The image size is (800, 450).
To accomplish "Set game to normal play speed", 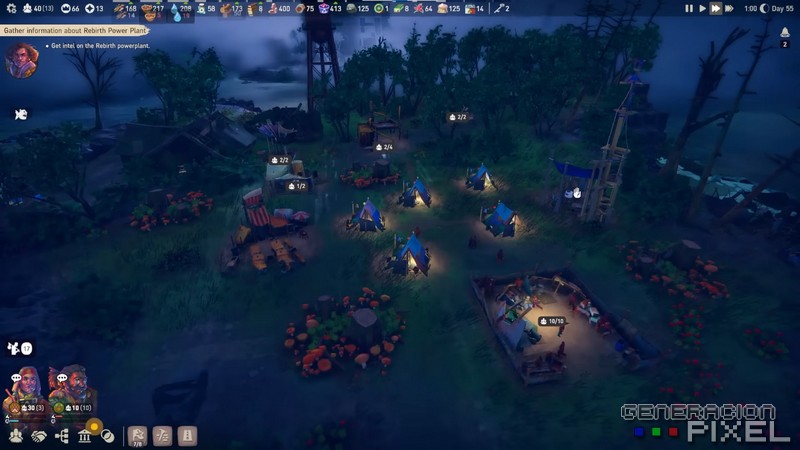I will pyautogui.click(x=702, y=8).
